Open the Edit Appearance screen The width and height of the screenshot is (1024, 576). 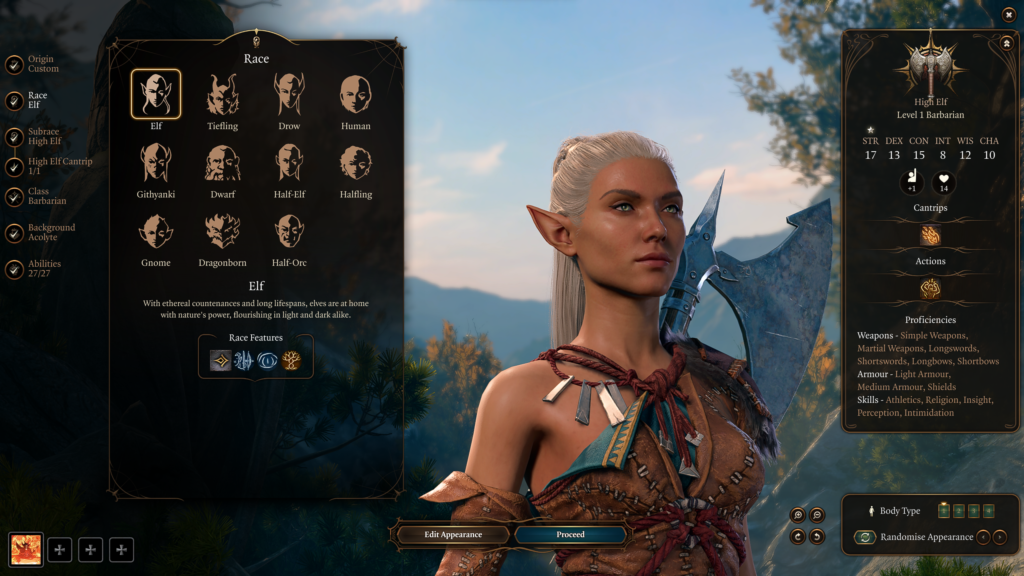click(x=453, y=535)
